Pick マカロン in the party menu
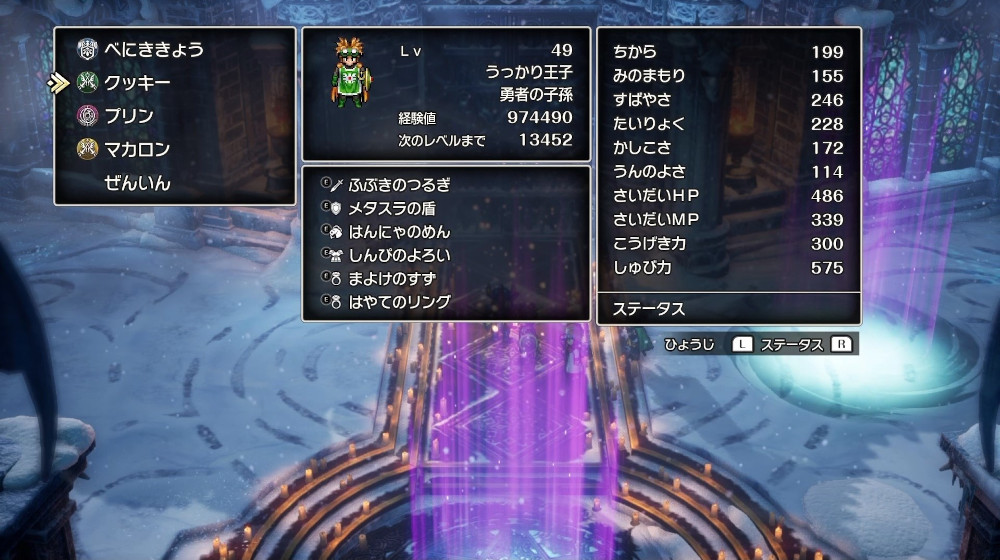Viewport: 1000px width, 560px height. (x=137, y=150)
